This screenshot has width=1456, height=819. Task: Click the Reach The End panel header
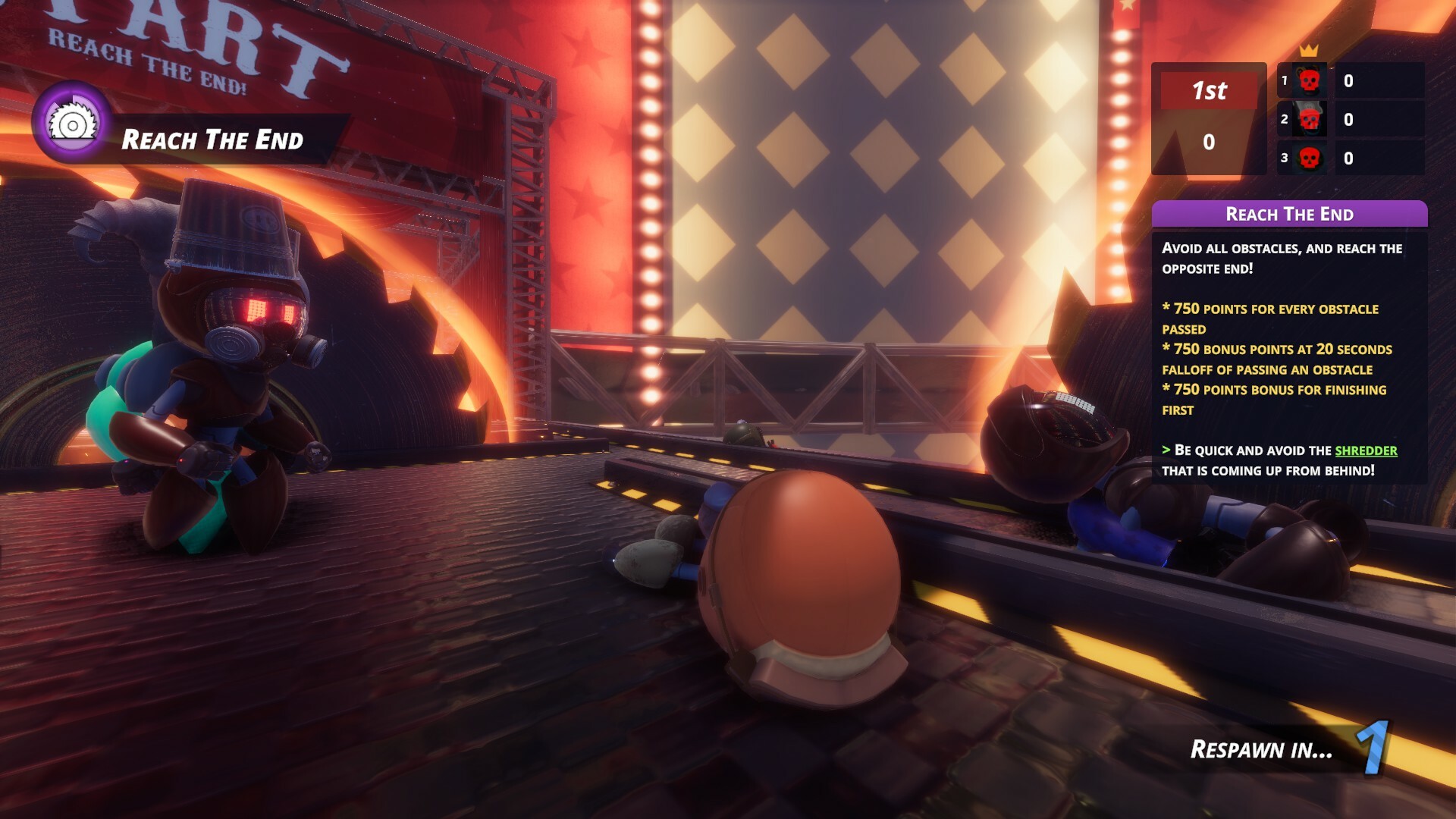click(1289, 215)
